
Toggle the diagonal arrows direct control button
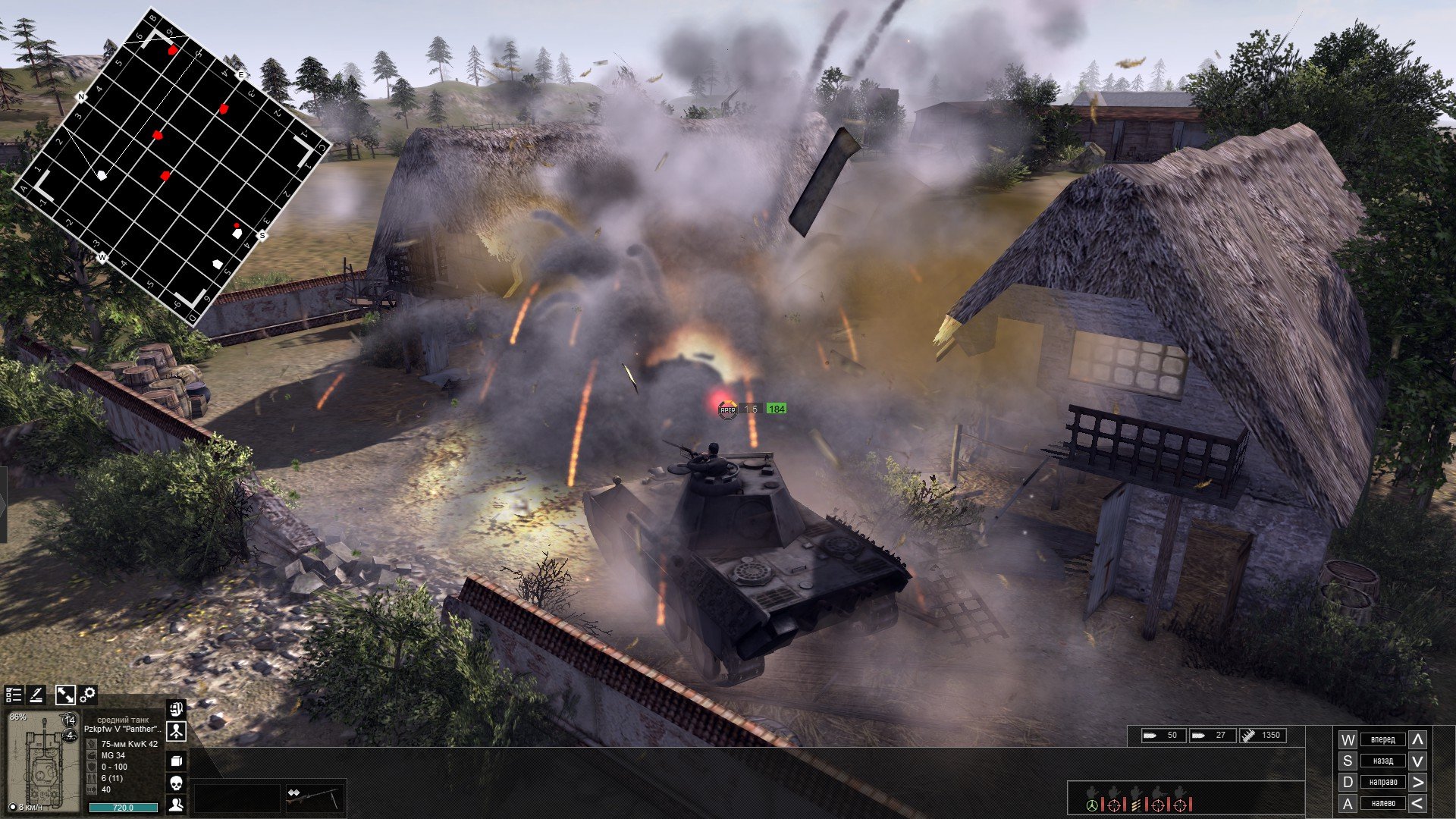[65, 695]
